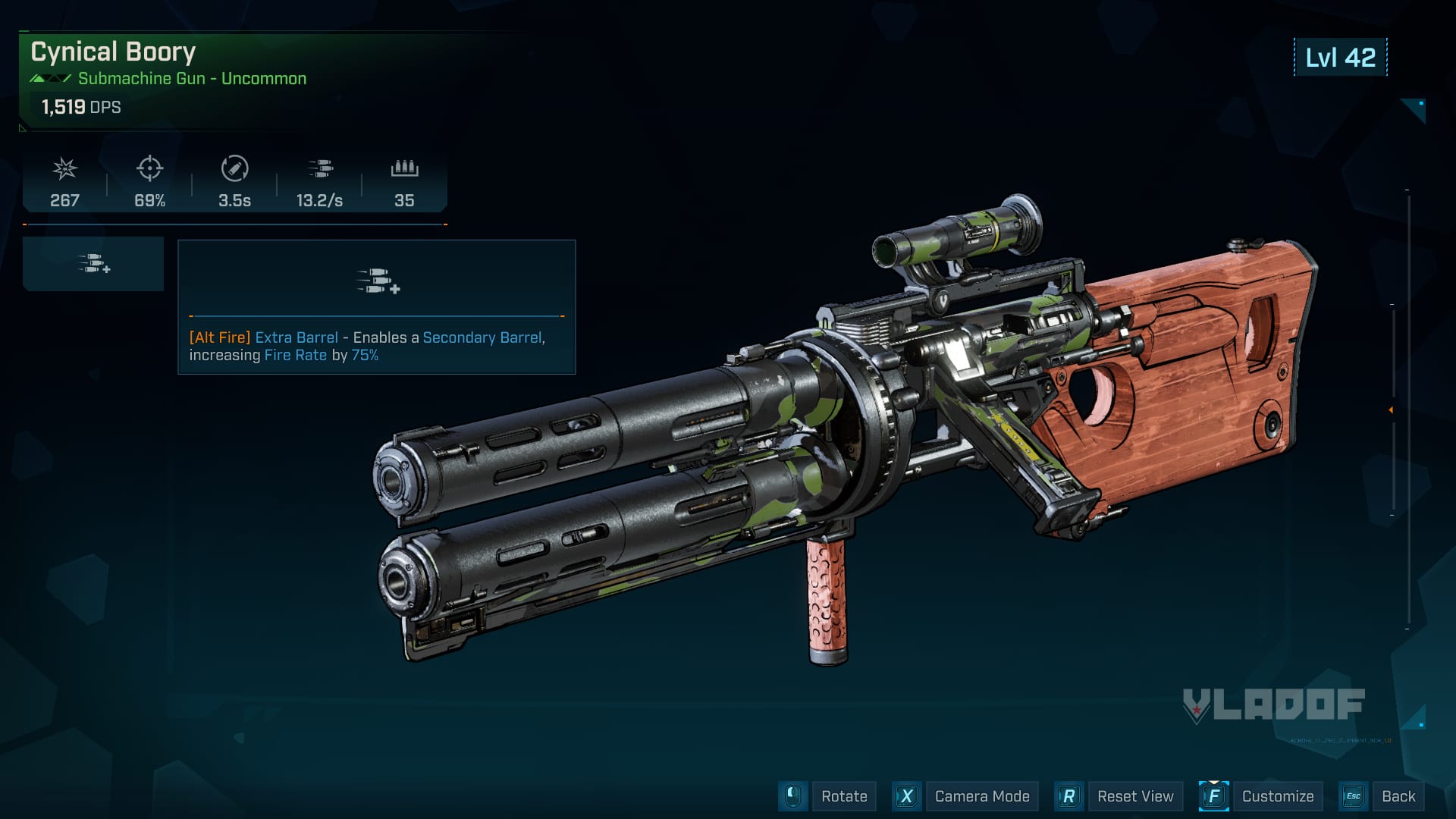1456x819 pixels.
Task: Select the Extra Barrel weapon part tile
Action: 93,264
